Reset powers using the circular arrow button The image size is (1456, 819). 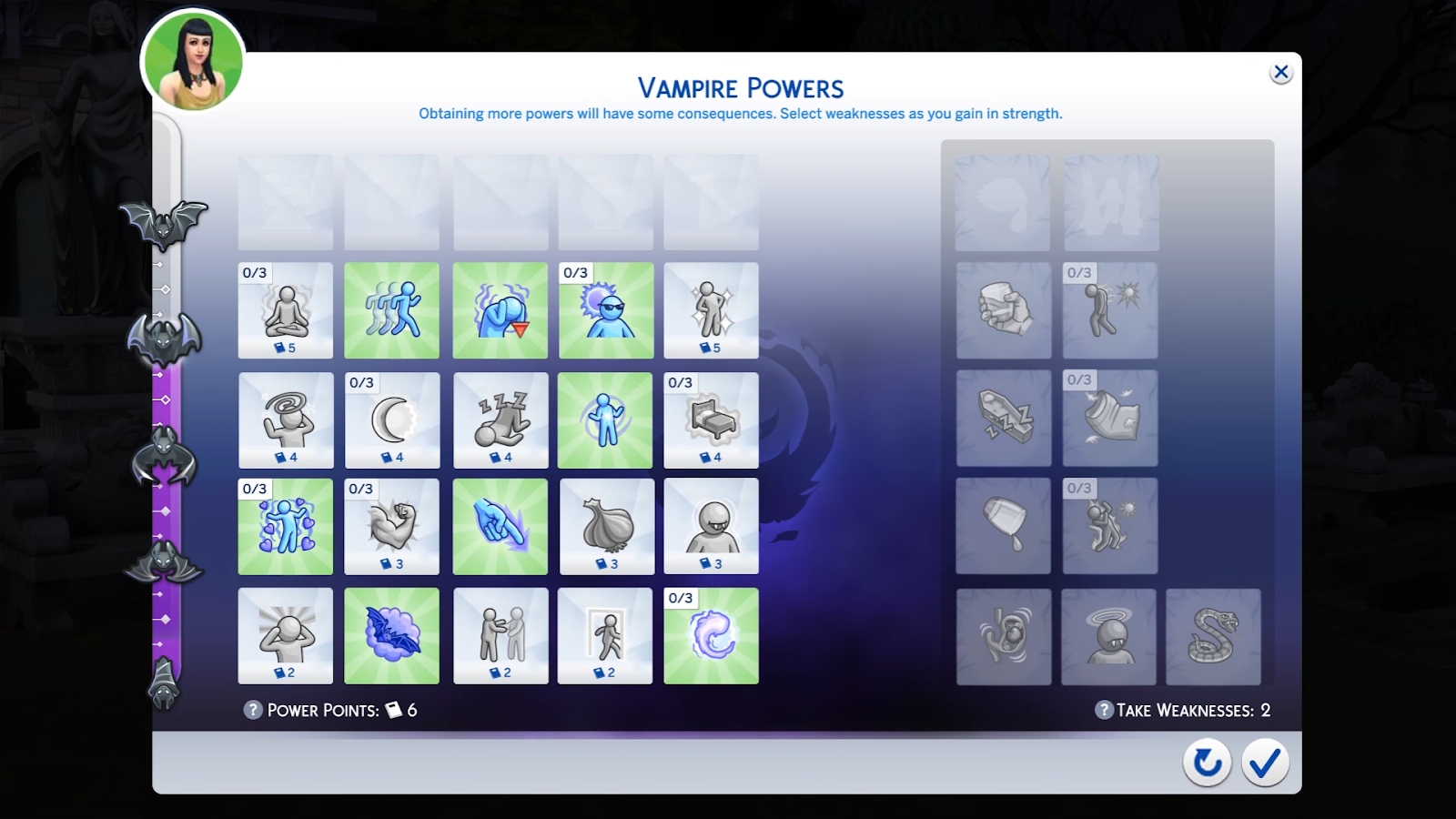point(1207,763)
